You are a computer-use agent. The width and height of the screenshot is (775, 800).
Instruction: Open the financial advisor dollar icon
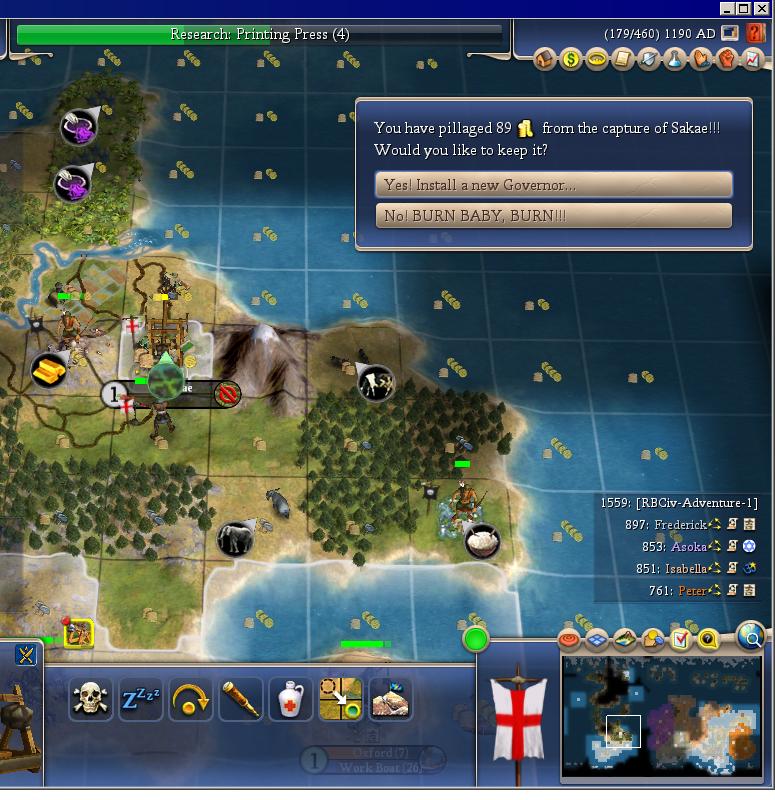pyautogui.click(x=571, y=59)
